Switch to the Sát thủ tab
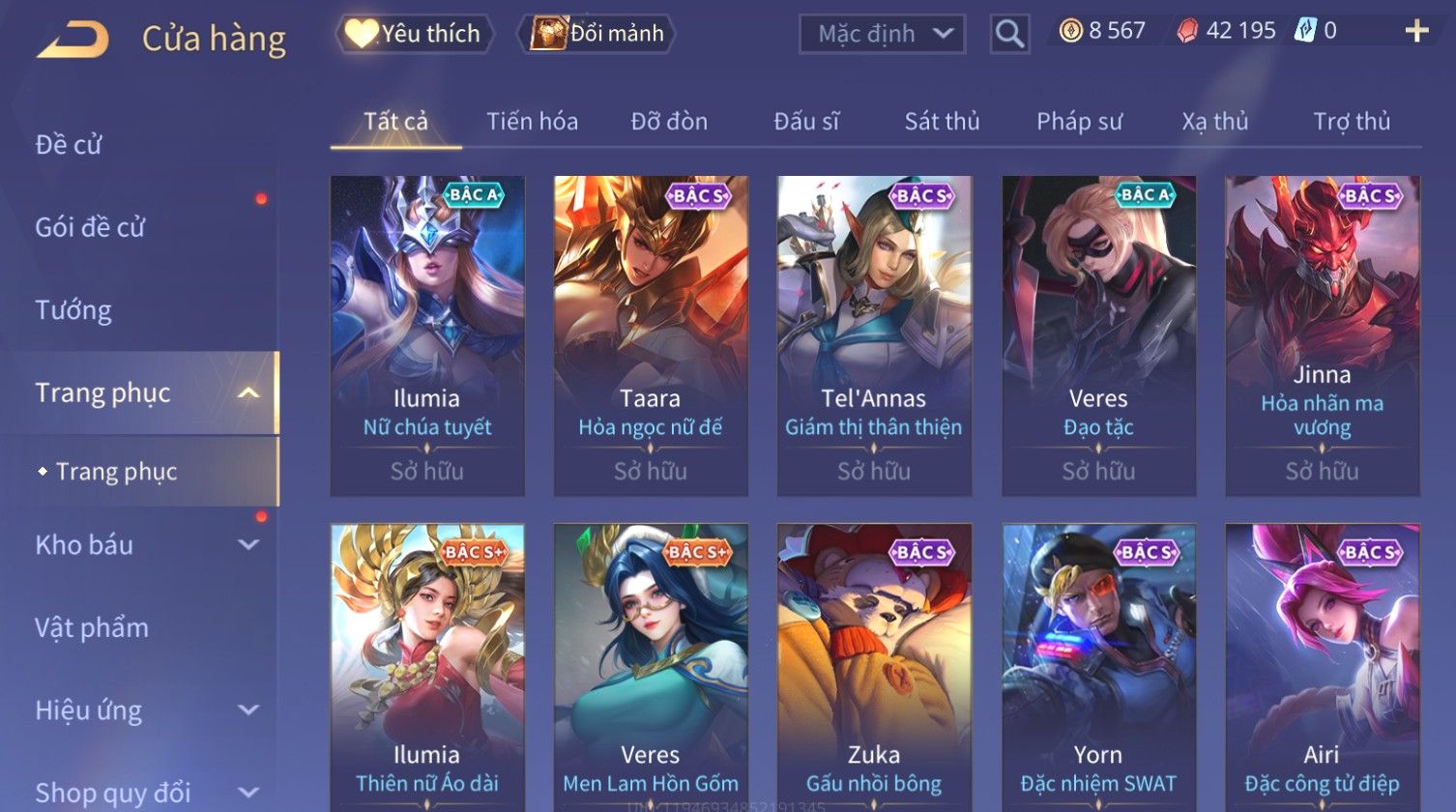This screenshot has height=812, width=1456. pyautogui.click(x=942, y=122)
